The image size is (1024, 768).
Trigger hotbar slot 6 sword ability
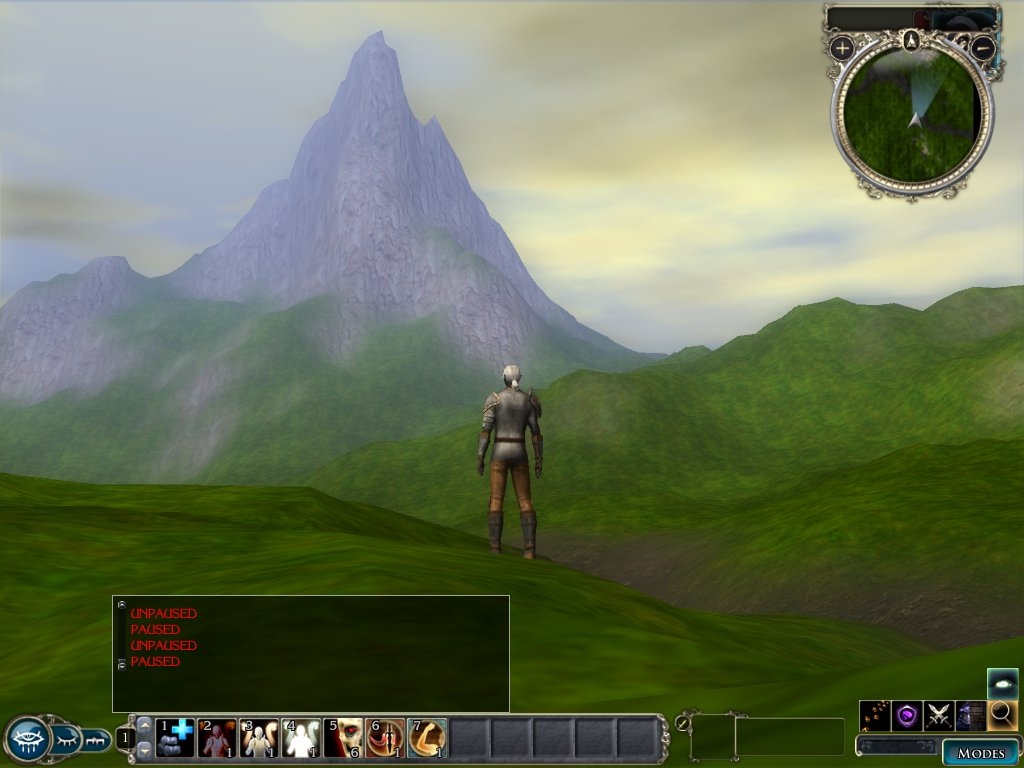coord(385,738)
